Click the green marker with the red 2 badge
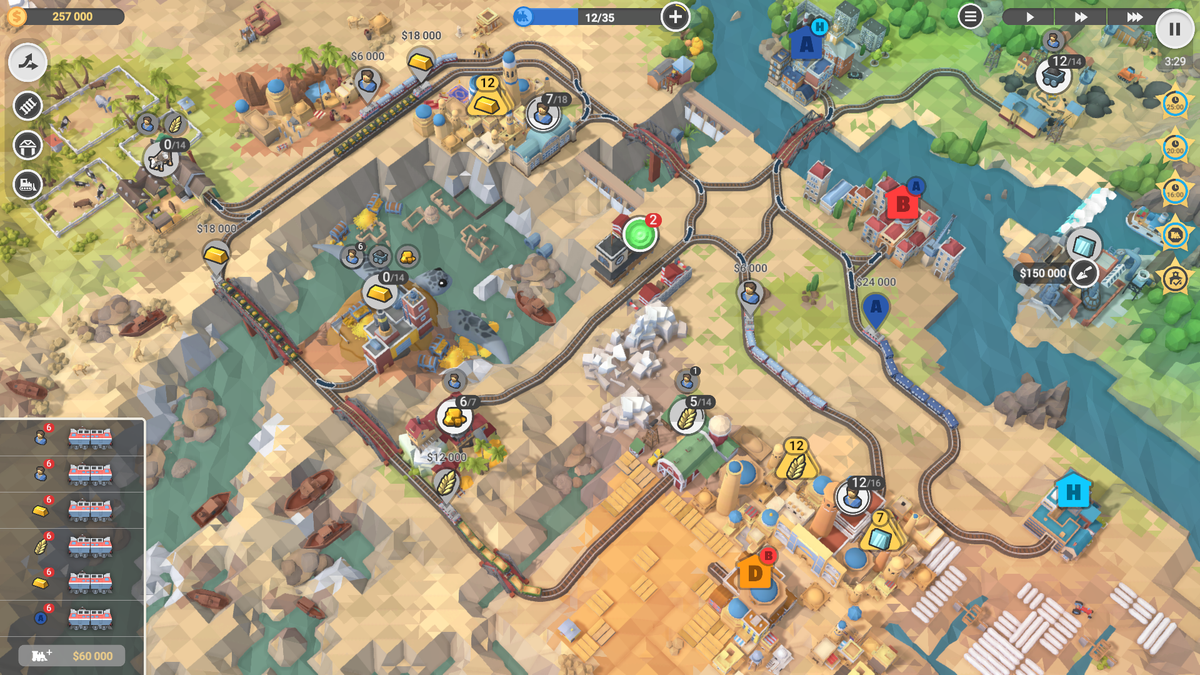The height and width of the screenshot is (675, 1200). [x=640, y=235]
